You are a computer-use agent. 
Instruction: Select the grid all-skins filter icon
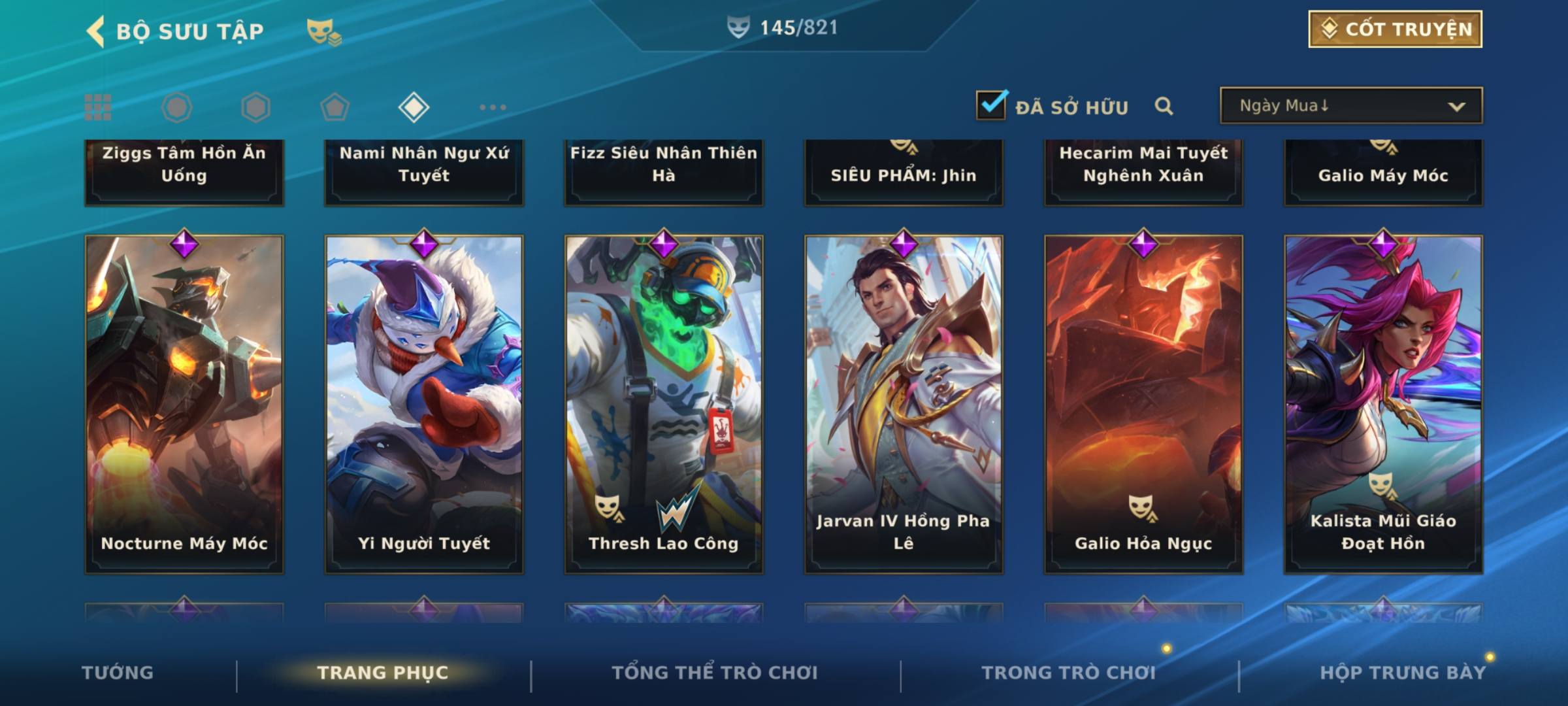[x=98, y=107]
